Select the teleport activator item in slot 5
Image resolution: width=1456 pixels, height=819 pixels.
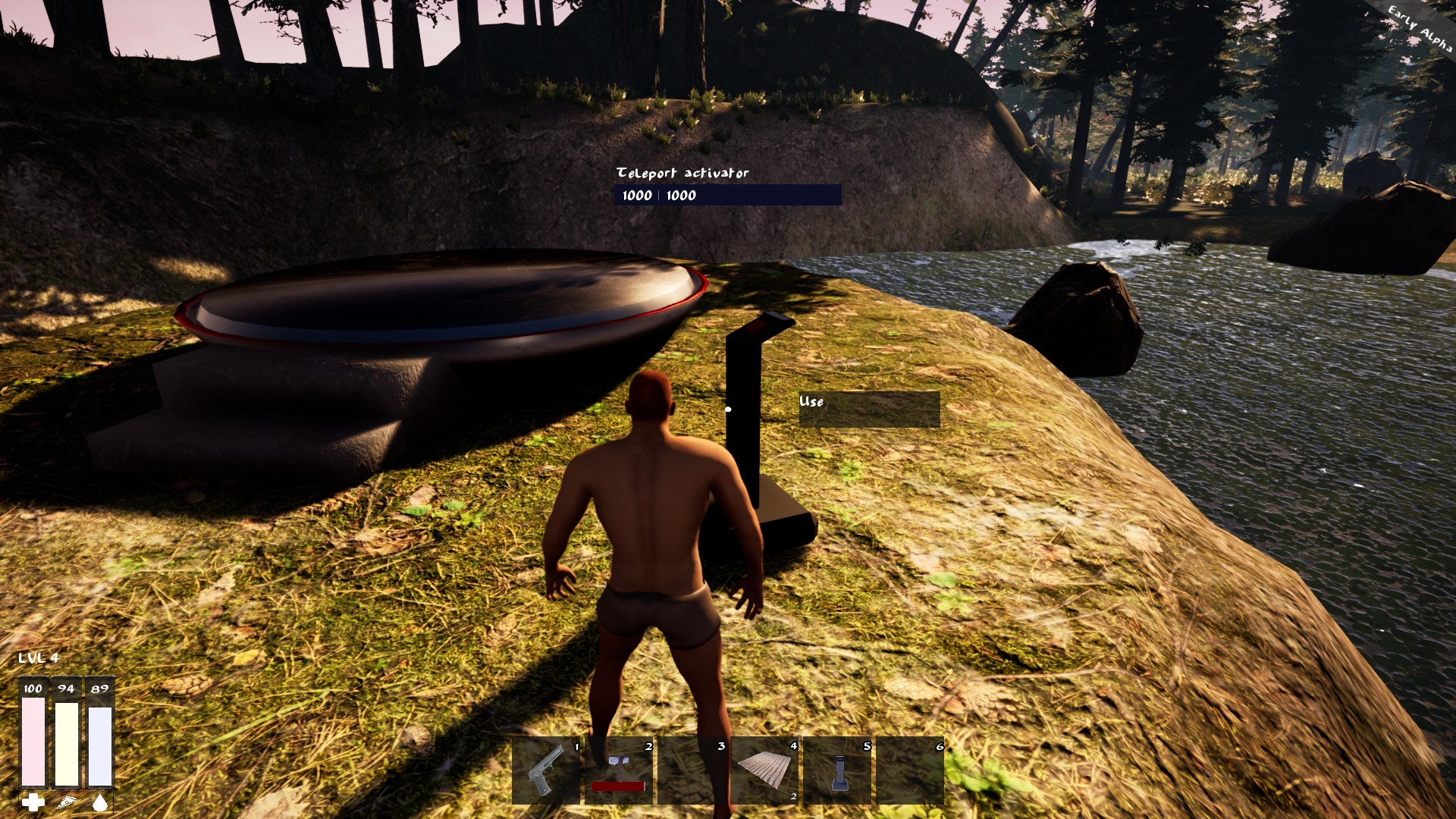tap(837, 770)
